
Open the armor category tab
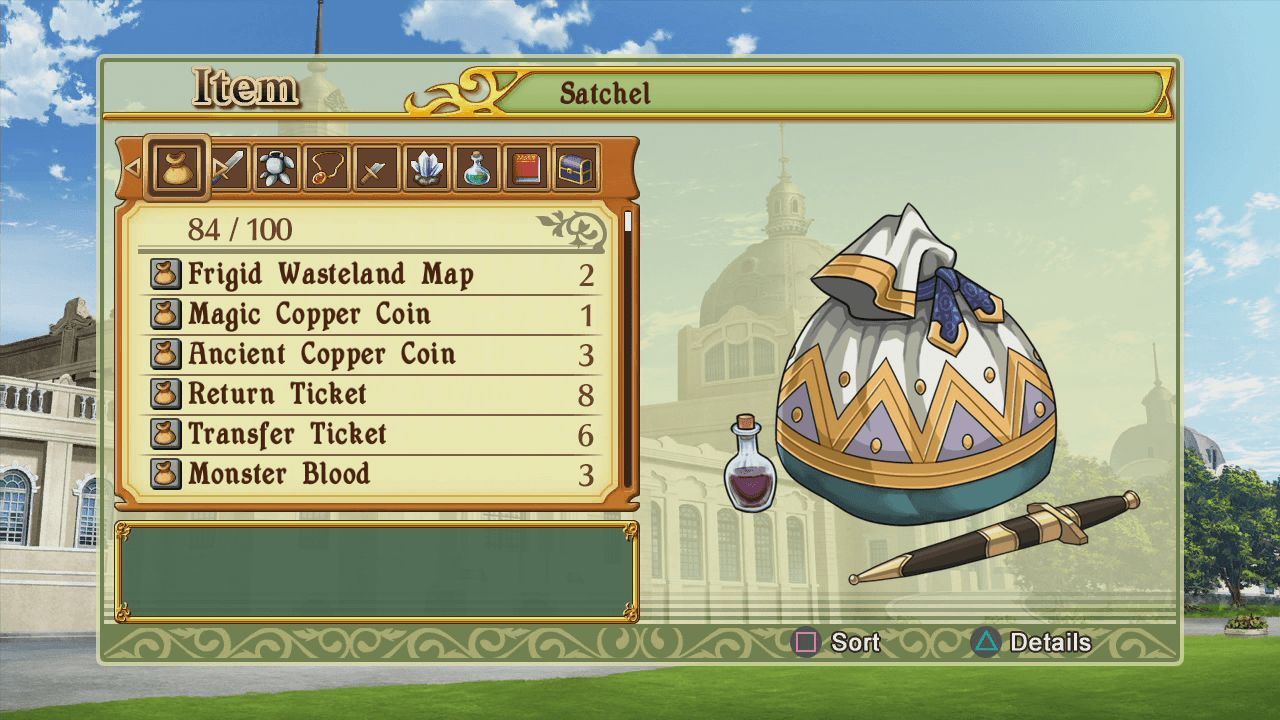click(276, 168)
